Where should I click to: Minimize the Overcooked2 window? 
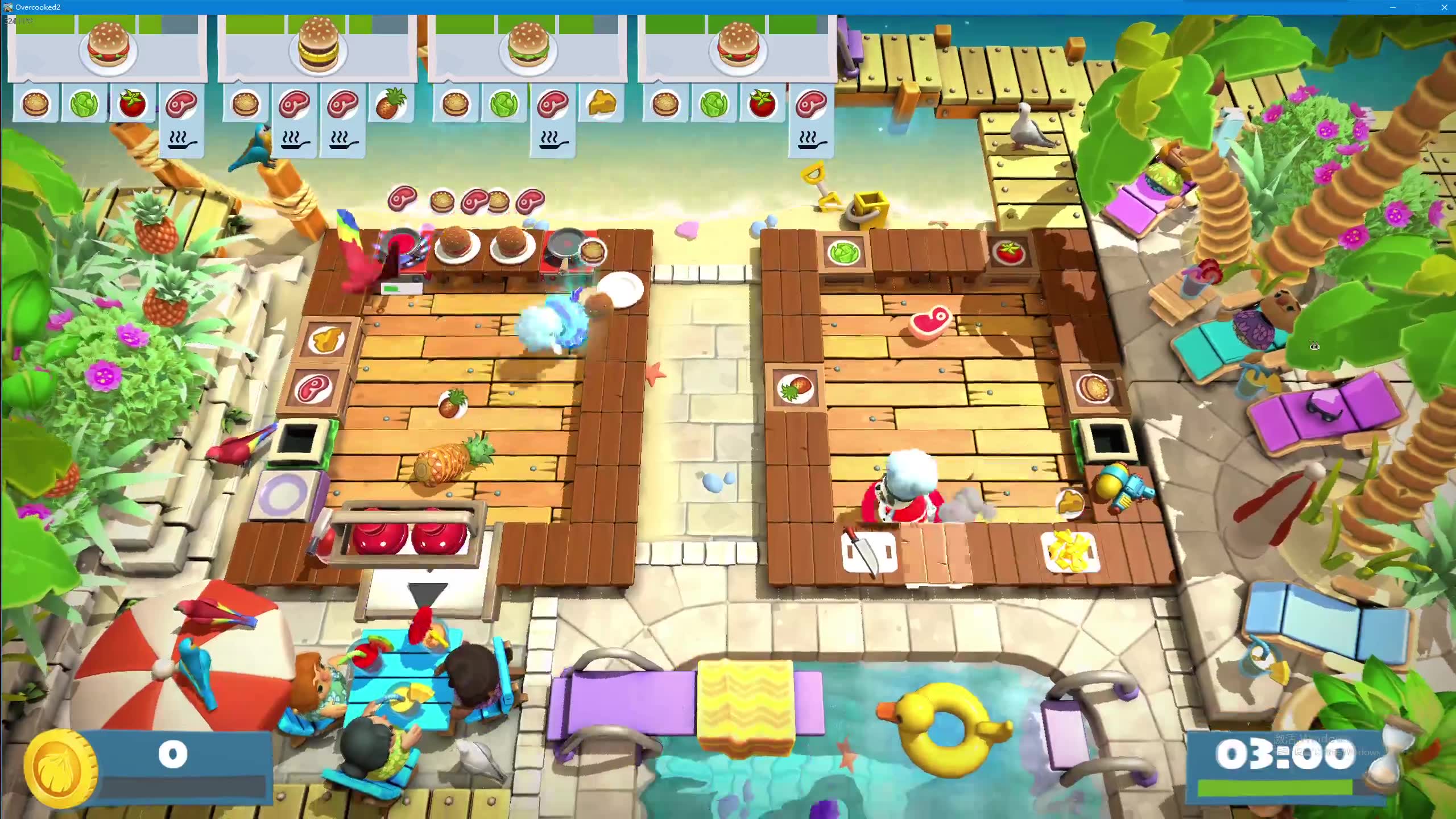point(1392,7)
